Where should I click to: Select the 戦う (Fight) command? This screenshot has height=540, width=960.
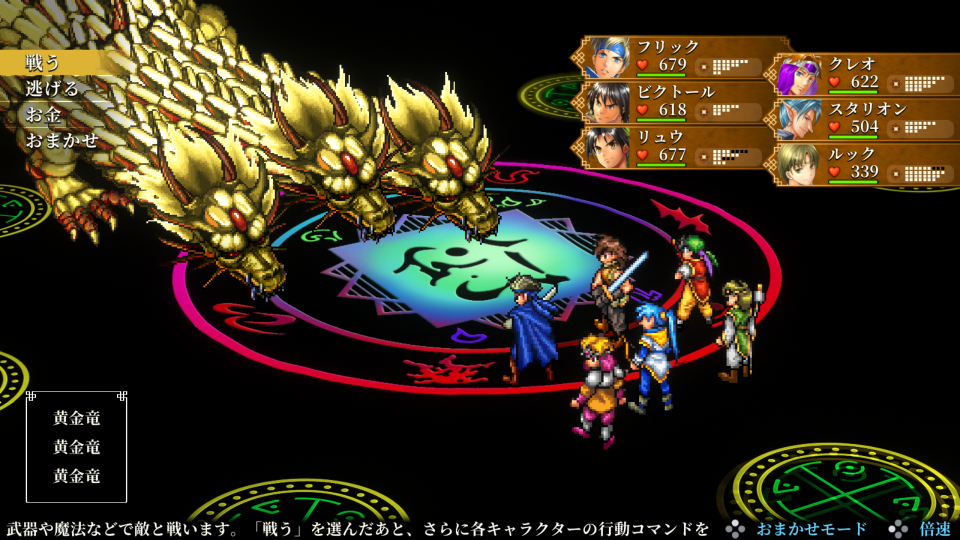click(x=44, y=63)
